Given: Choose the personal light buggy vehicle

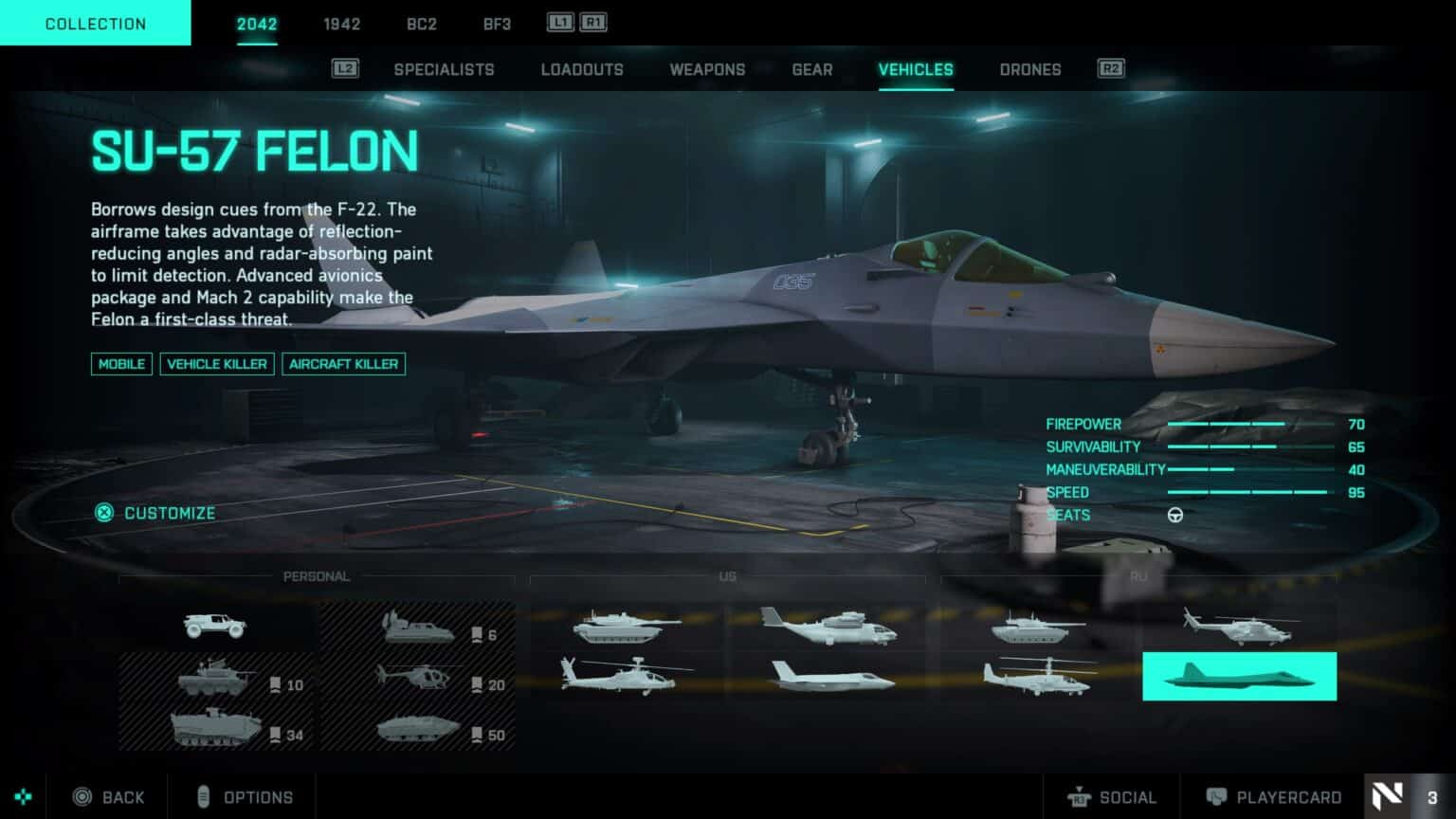Looking at the screenshot, I should (x=216, y=626).
